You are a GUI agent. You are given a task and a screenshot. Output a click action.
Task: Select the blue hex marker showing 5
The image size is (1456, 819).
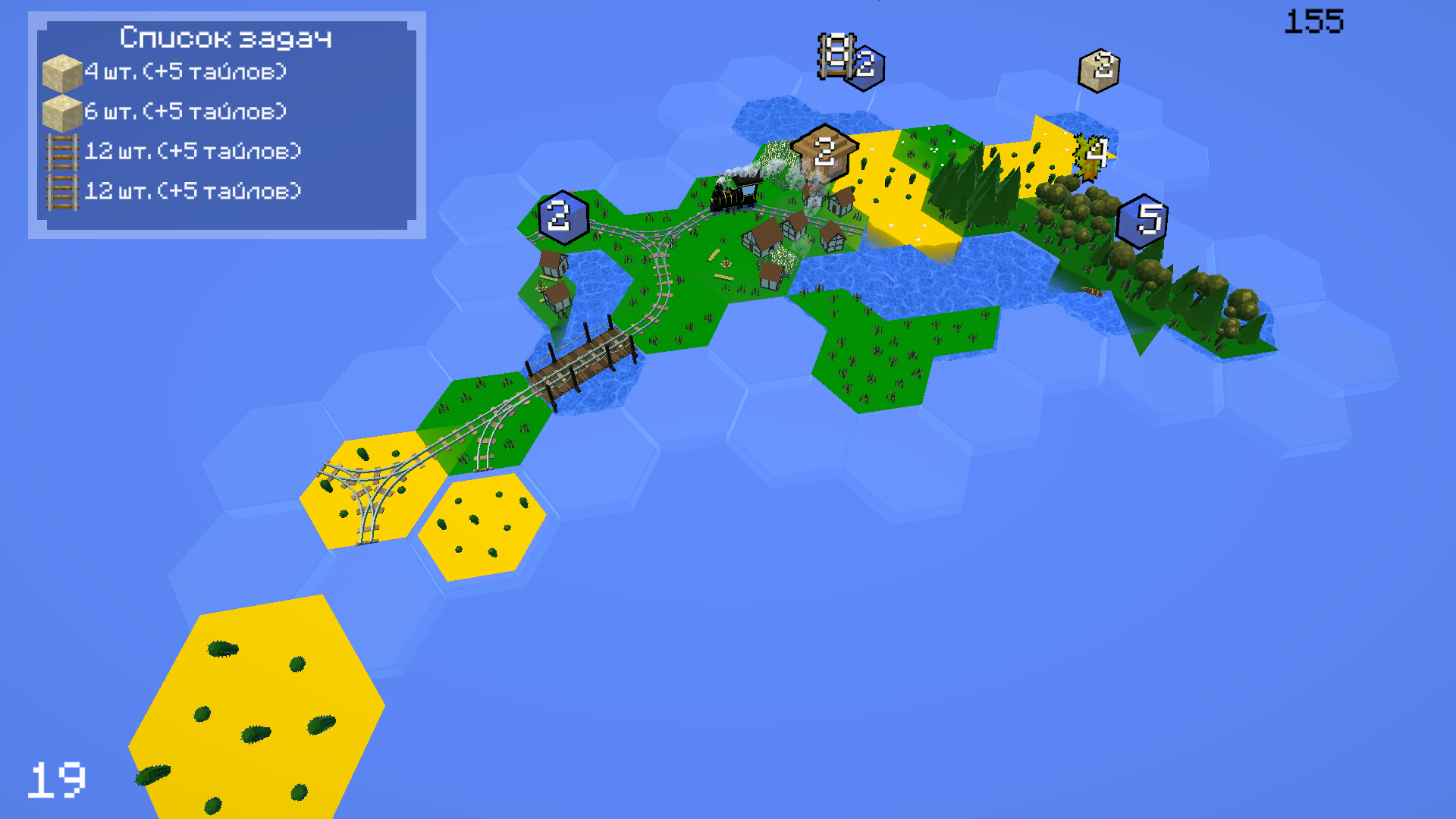1145,220
